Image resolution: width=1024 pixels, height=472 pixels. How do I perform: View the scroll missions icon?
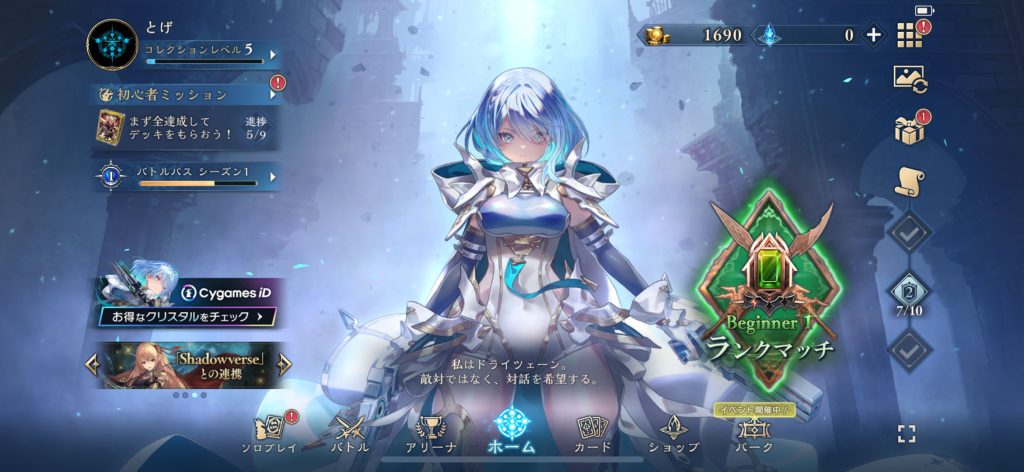909,180
